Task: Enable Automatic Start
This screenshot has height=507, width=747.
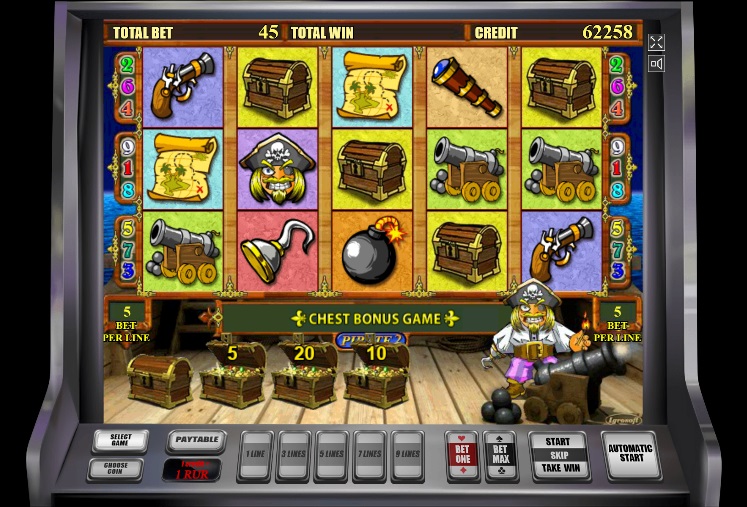Action: tap(633, 455)
